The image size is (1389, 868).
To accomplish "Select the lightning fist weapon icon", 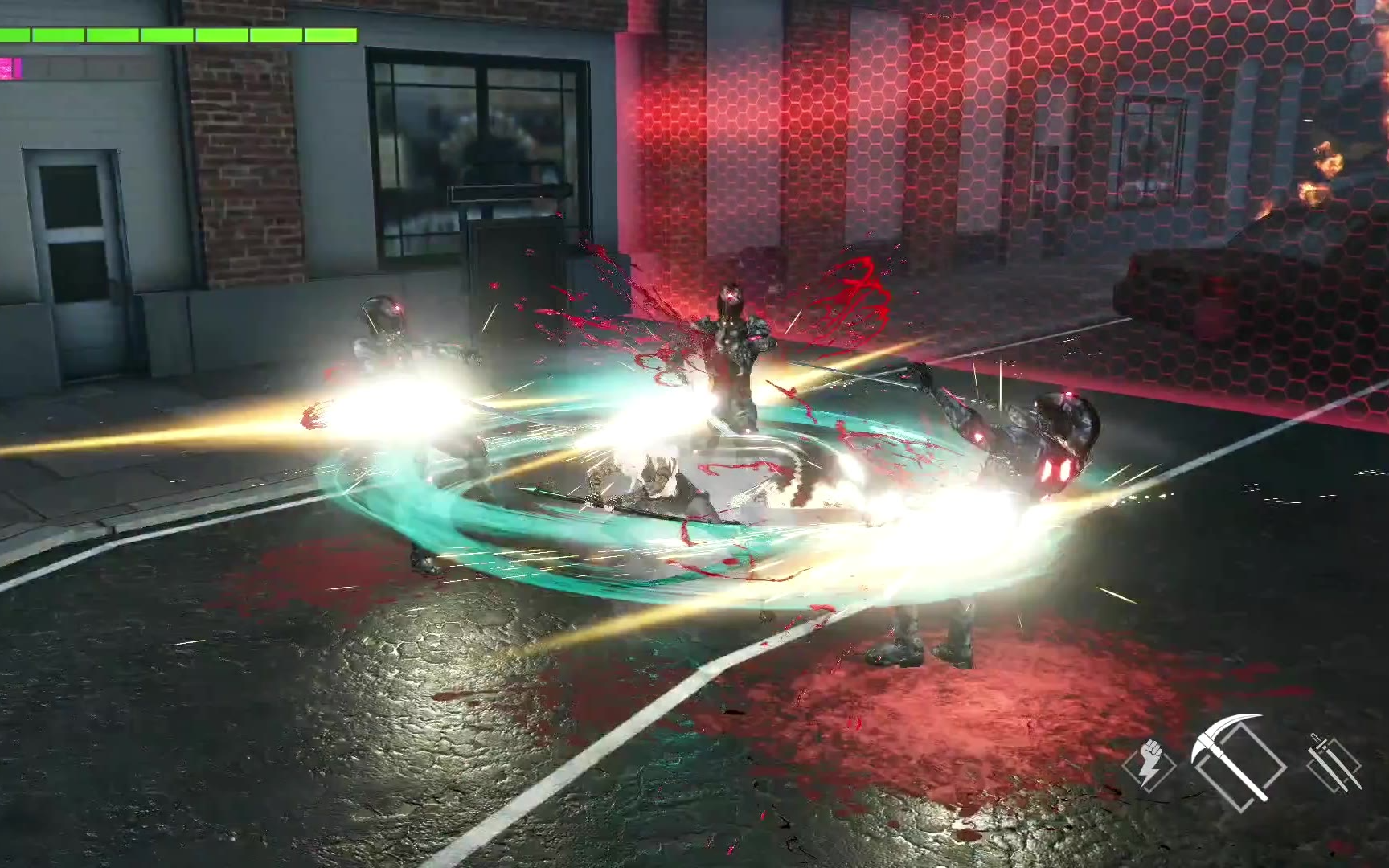I will coord(1149,764).
